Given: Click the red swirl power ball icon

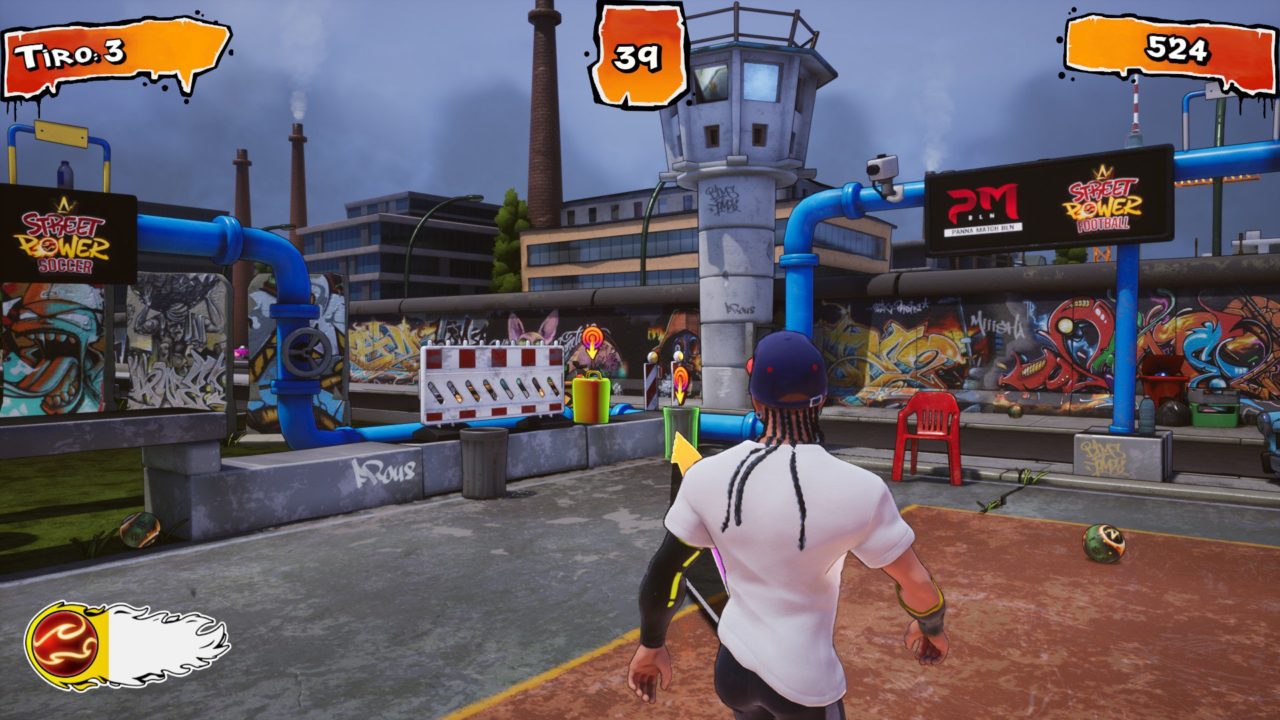Looking at the screenshot, I should 65,643.
